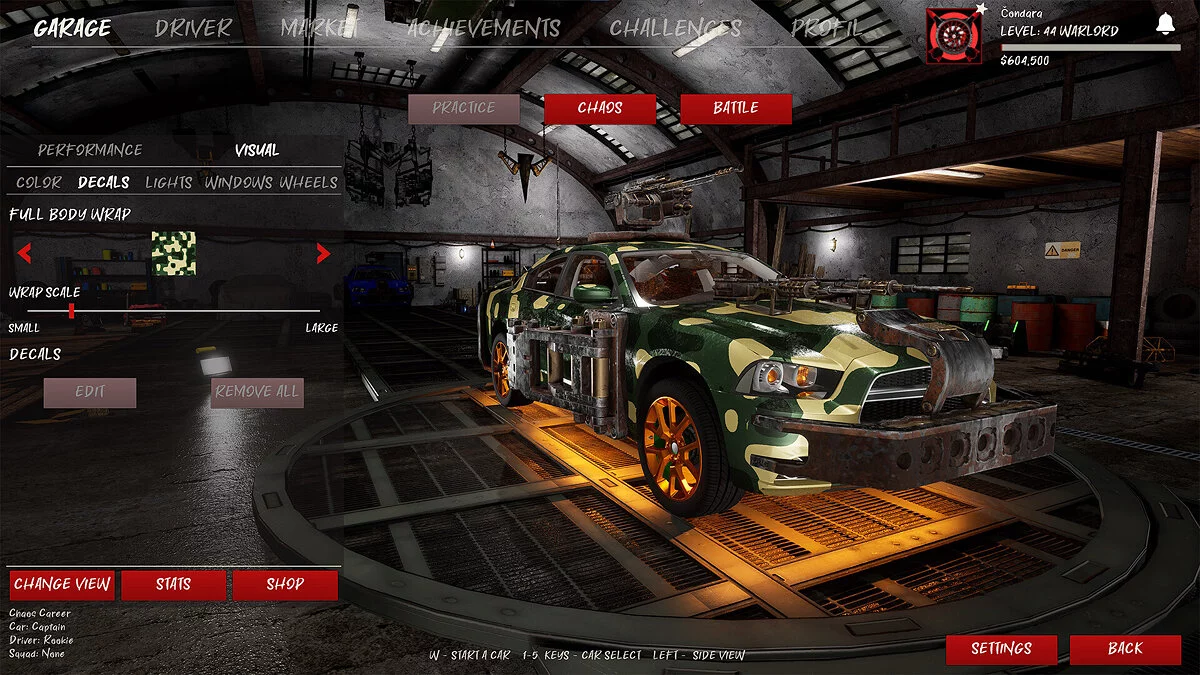Go to the Market menu
The width and height of the screenshot is (1200, 675).
(319, 28)
